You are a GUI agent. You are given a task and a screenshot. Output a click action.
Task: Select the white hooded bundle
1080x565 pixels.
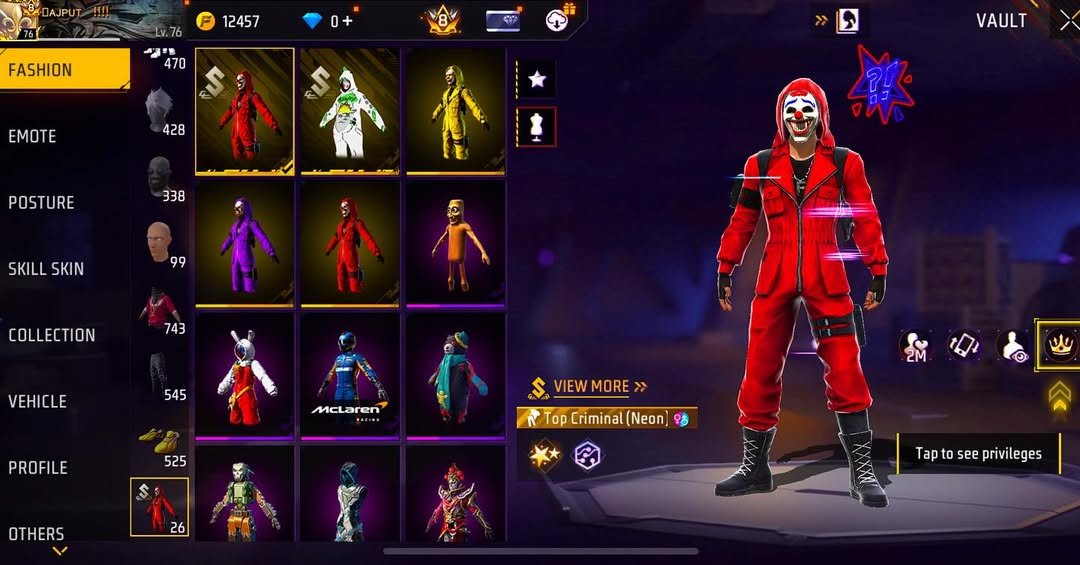click(x=350, y=110)
